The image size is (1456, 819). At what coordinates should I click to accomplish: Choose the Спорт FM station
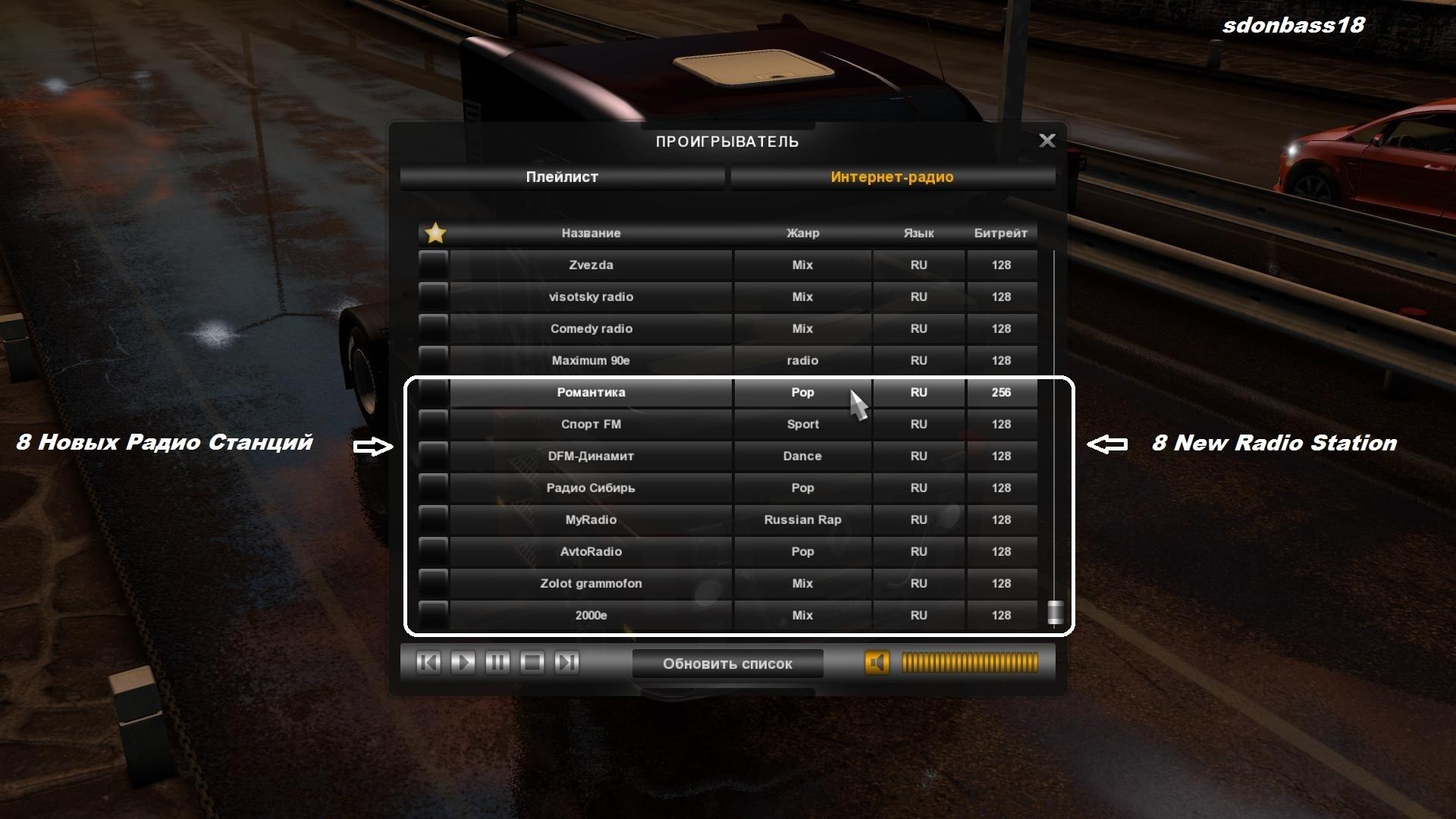click(x=591, y=425)
